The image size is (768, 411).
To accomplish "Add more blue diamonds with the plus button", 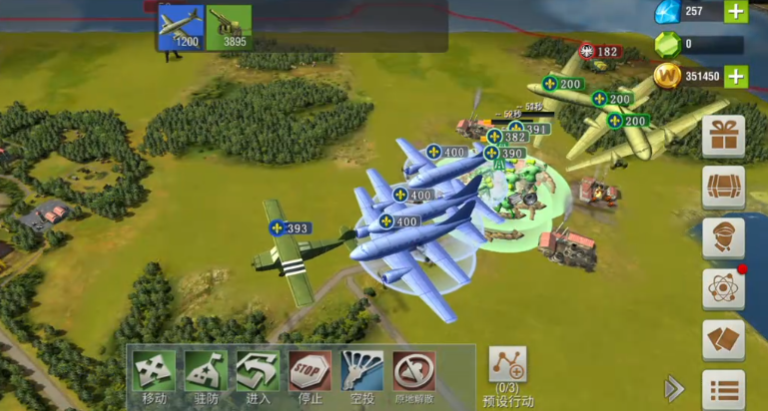I will [735, 12].
